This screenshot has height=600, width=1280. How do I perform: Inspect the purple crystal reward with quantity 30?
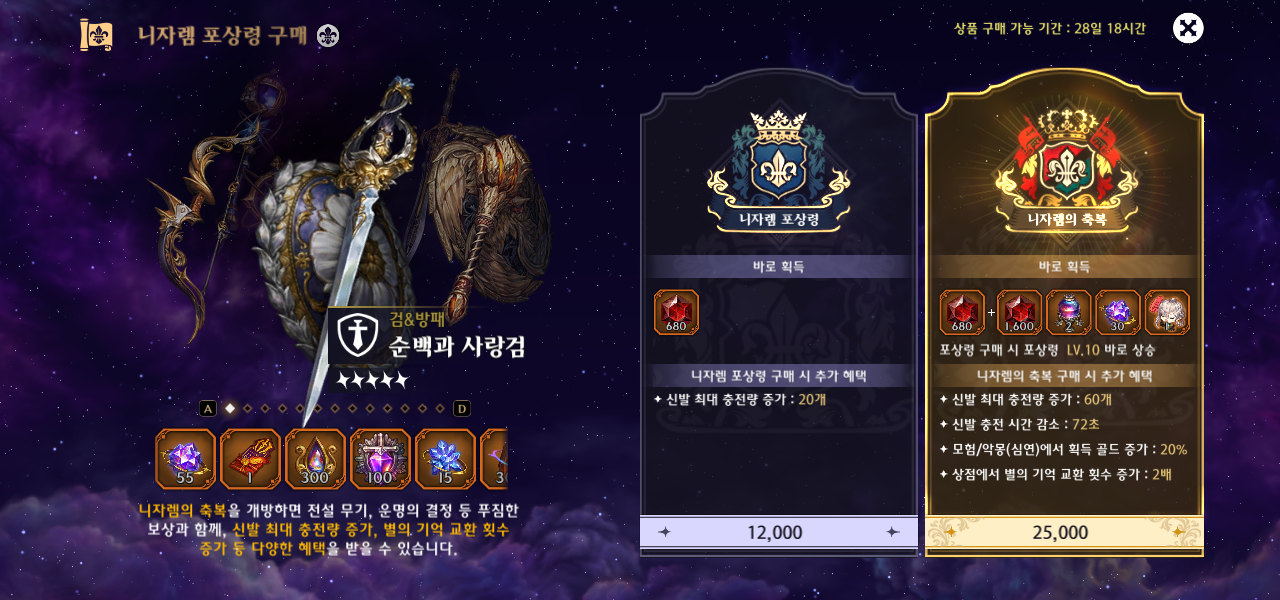1117,312
